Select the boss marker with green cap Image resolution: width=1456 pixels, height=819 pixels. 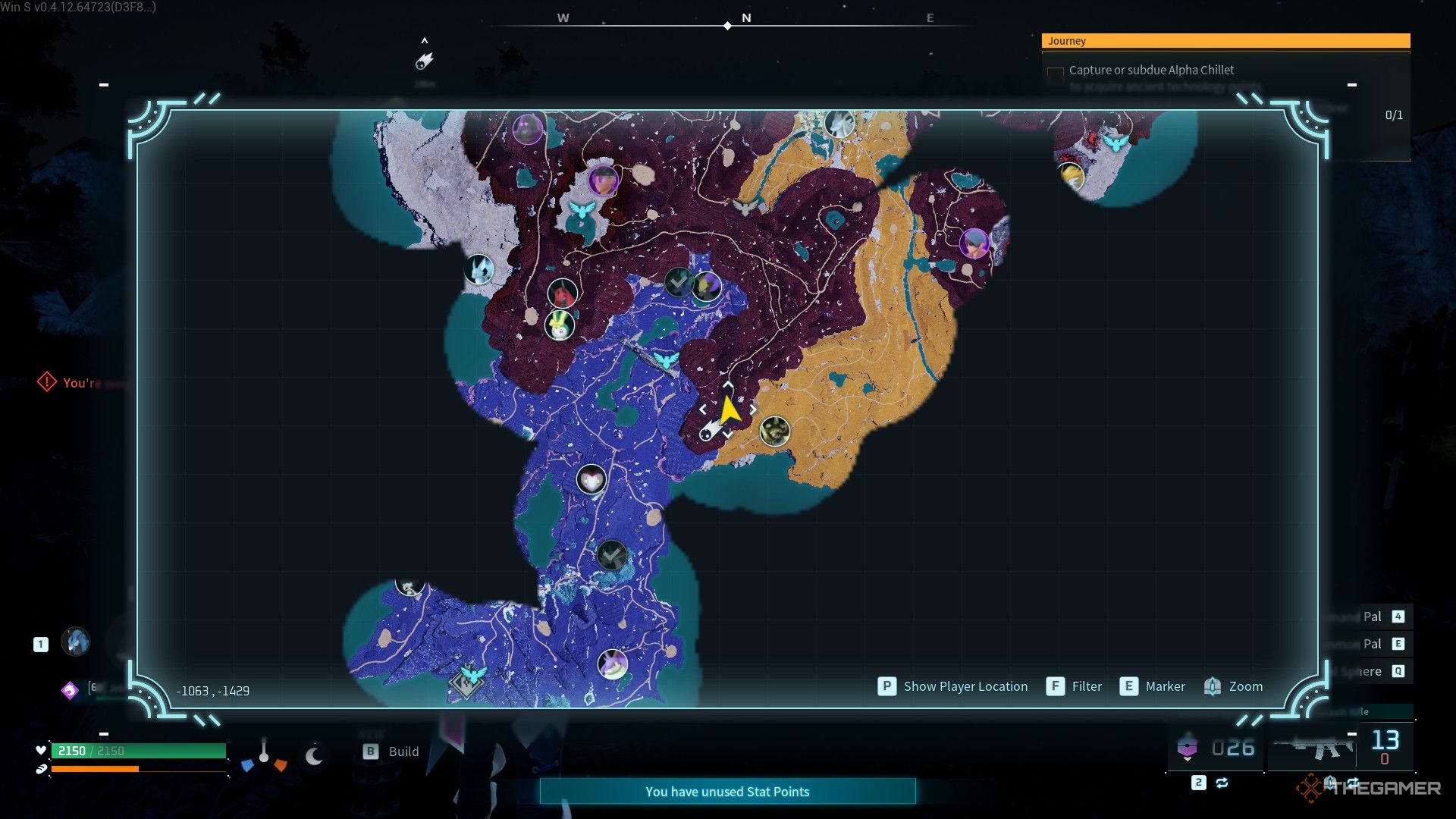[x=603, y=180]
